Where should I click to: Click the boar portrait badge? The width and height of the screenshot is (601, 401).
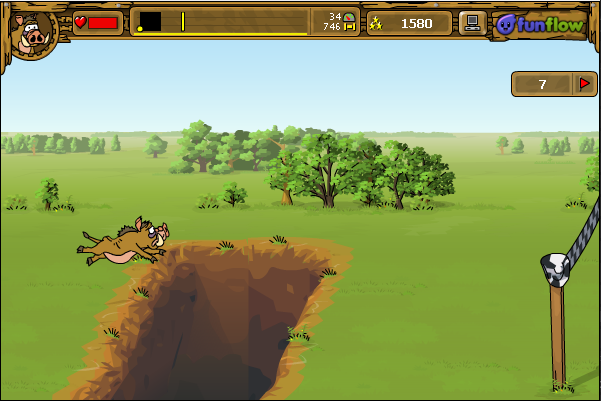pyautogui.click(x=32, y=30)
